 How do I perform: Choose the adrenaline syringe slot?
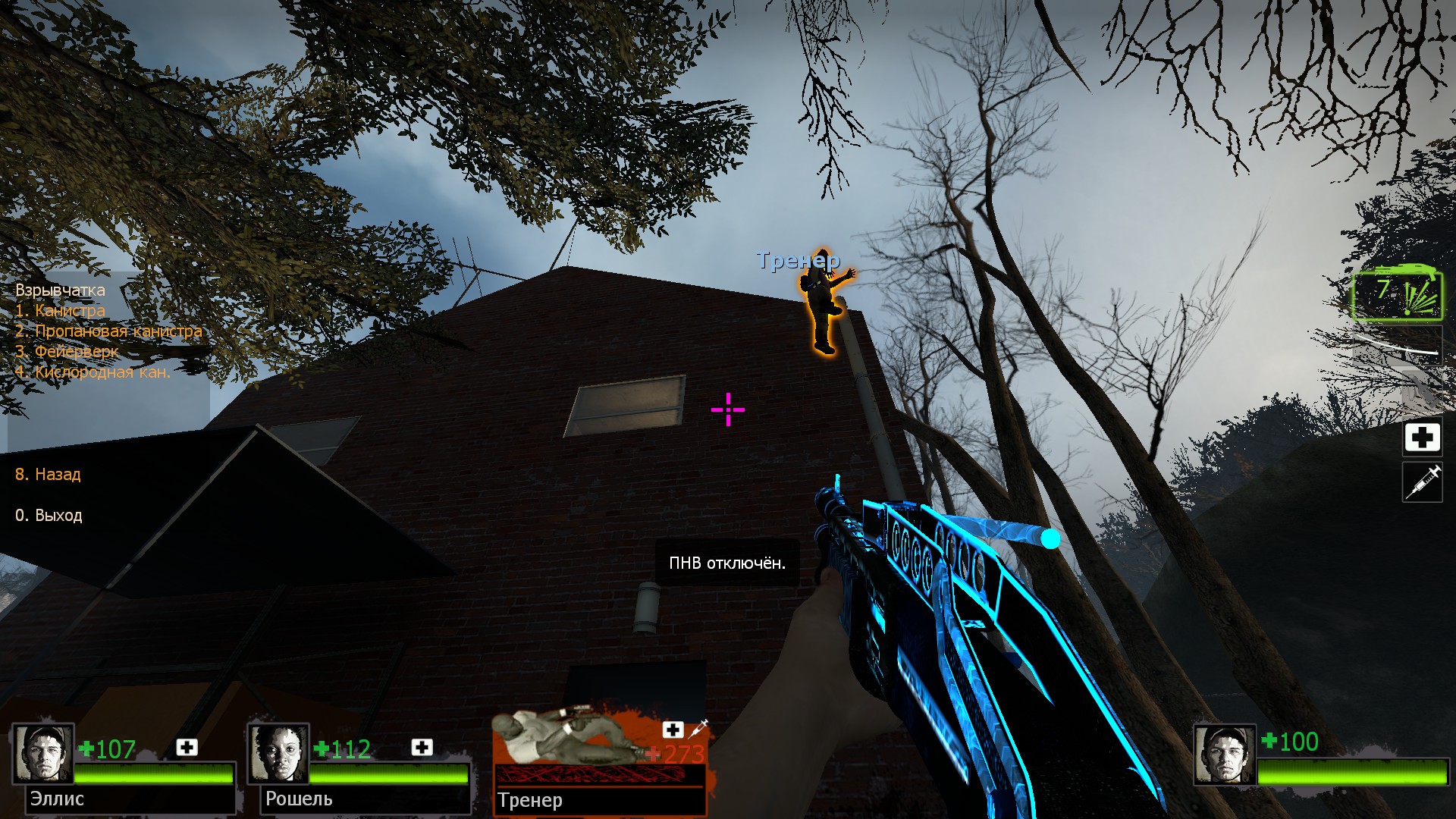tap(1422, 482)
